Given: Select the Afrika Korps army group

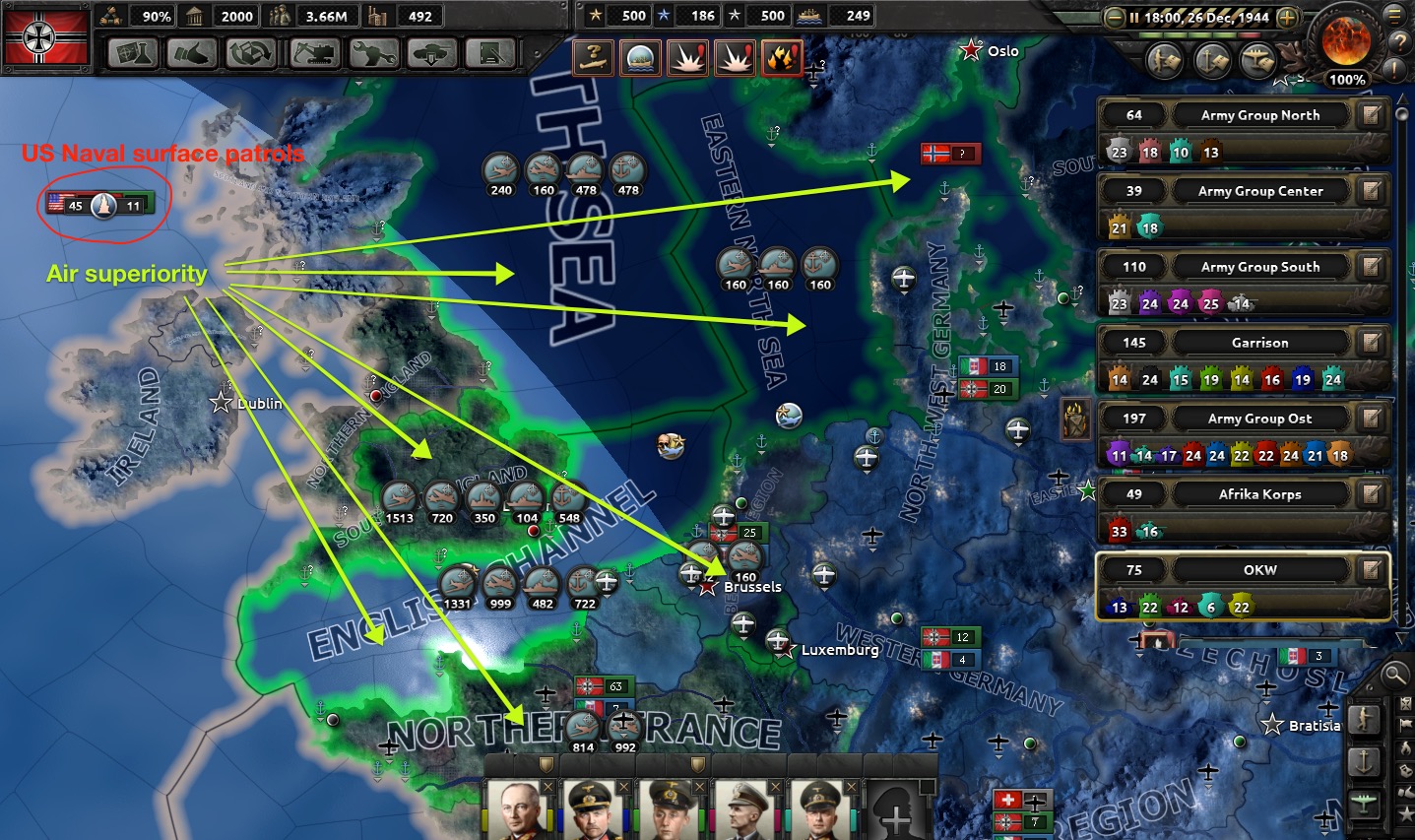Looking at the screenshot, I should tap(1259, 494).
